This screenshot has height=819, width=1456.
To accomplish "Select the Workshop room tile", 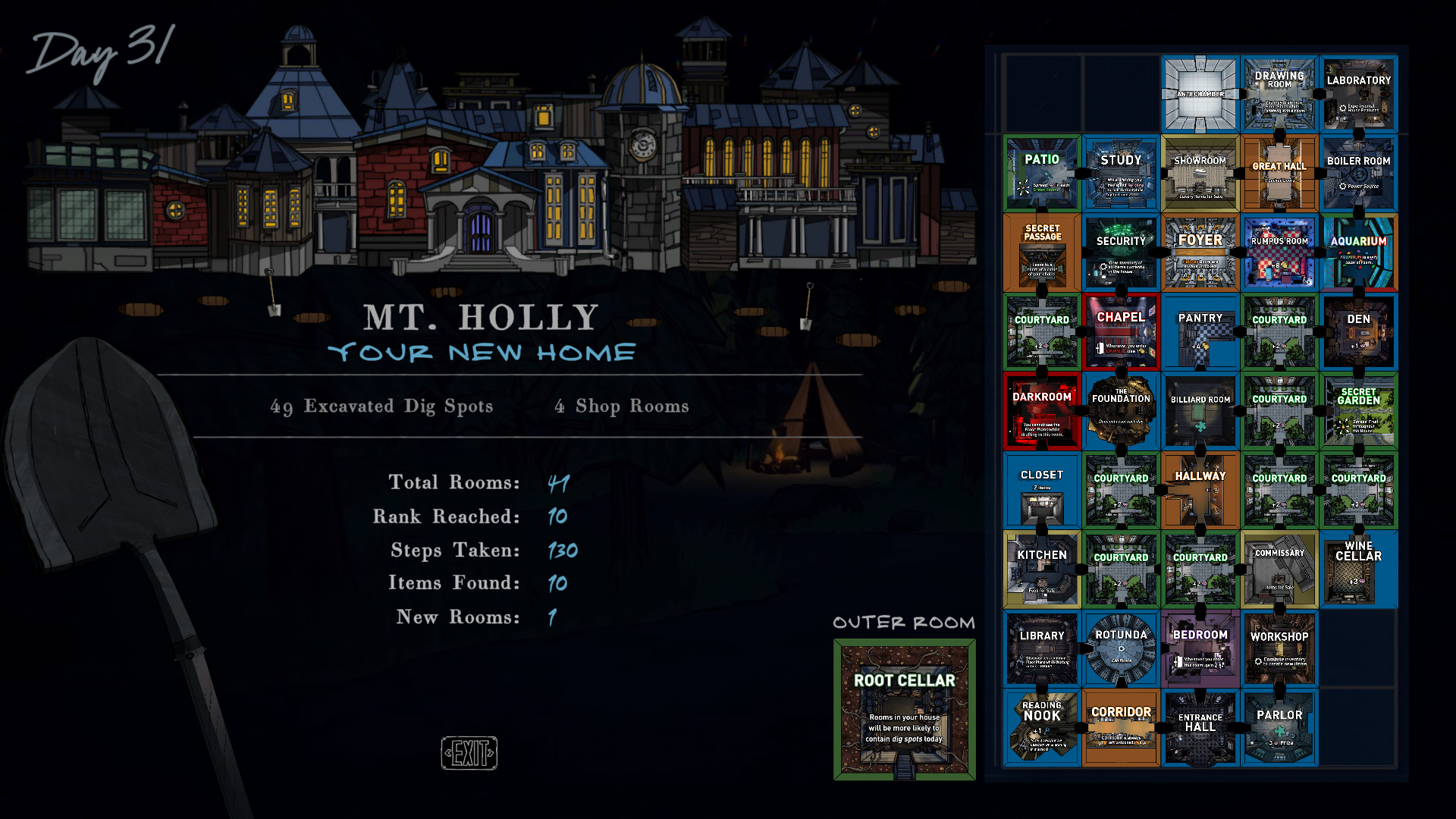I will point(1279,649).
